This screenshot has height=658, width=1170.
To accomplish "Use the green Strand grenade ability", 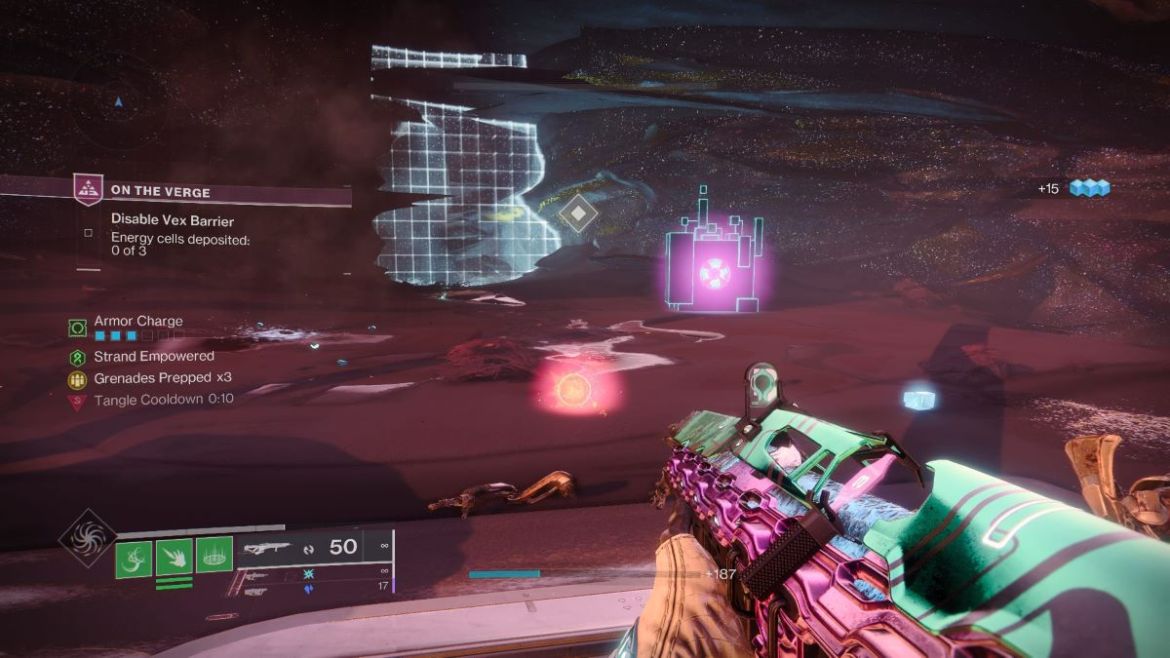I will [134, 556].
